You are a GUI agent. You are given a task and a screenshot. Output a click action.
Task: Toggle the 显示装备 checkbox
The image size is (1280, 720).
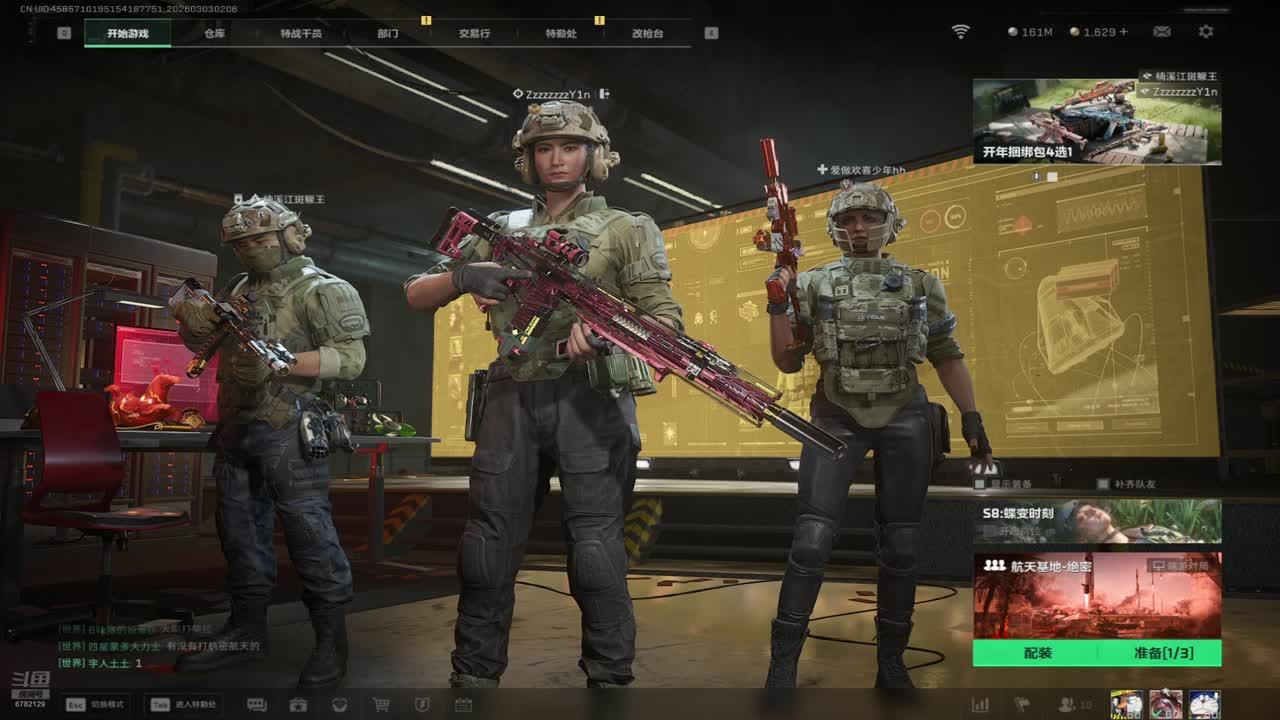pyautogui.click(x=980, y=484)
